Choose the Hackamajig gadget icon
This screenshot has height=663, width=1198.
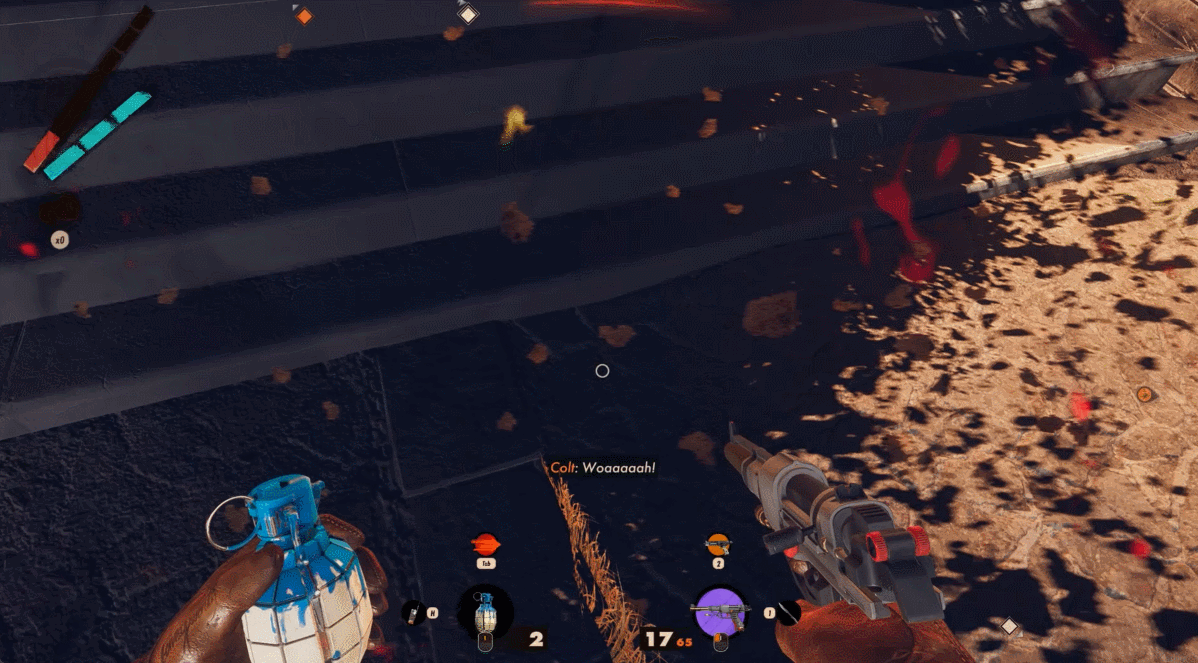[412, 612]
